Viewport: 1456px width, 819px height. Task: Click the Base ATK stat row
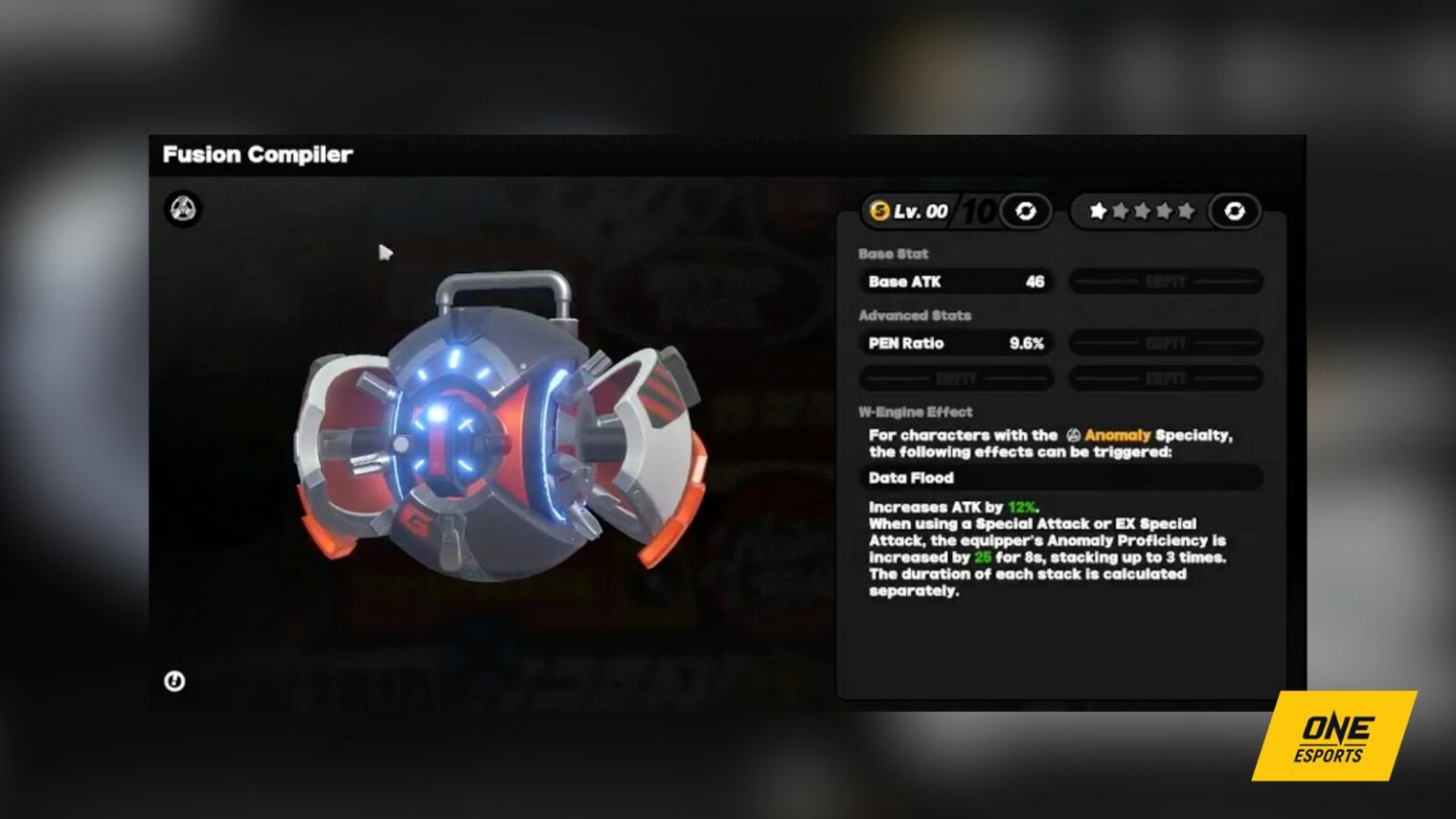pos(955,282)
